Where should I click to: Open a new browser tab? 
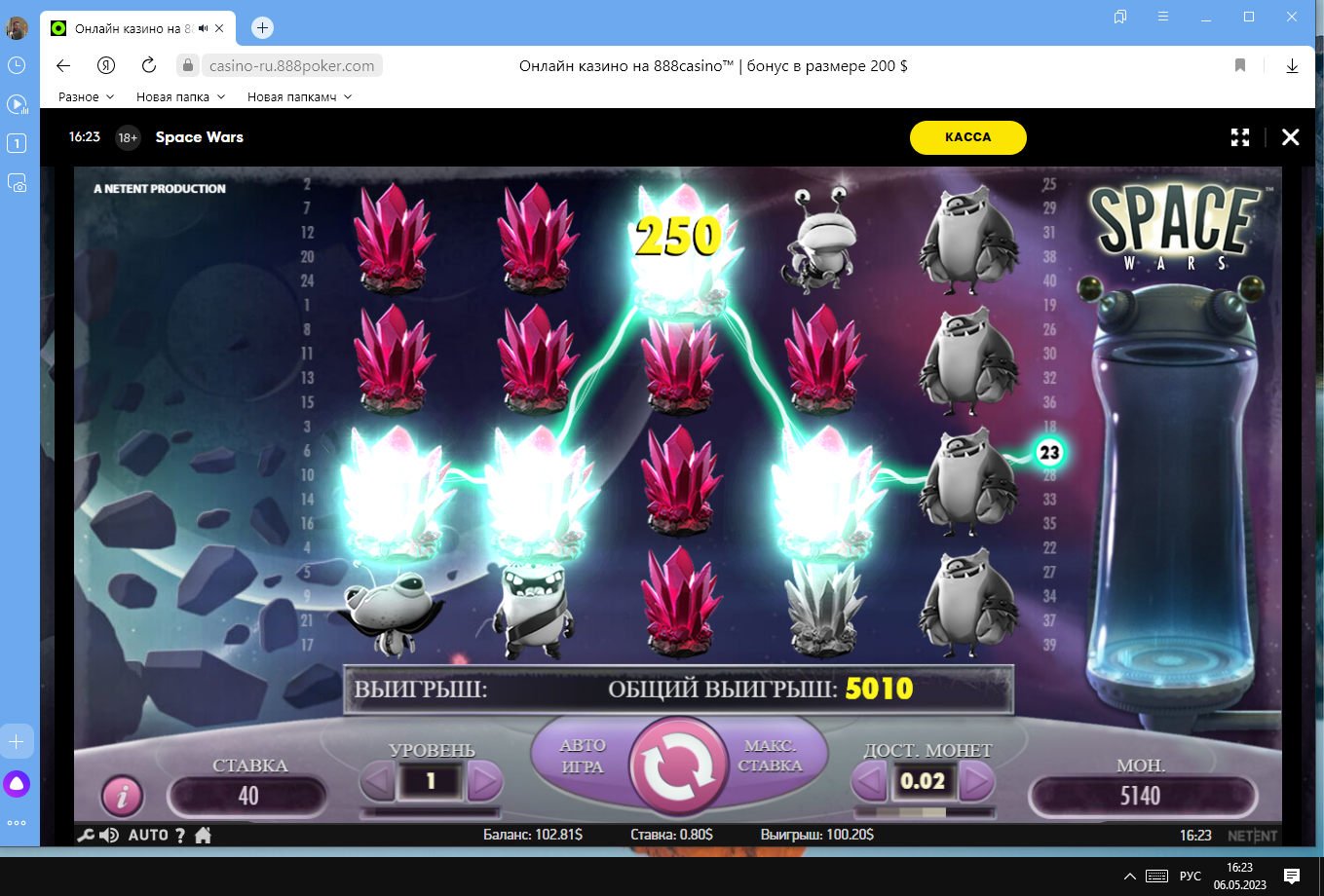pyautogui.click(x=262, y=28)
